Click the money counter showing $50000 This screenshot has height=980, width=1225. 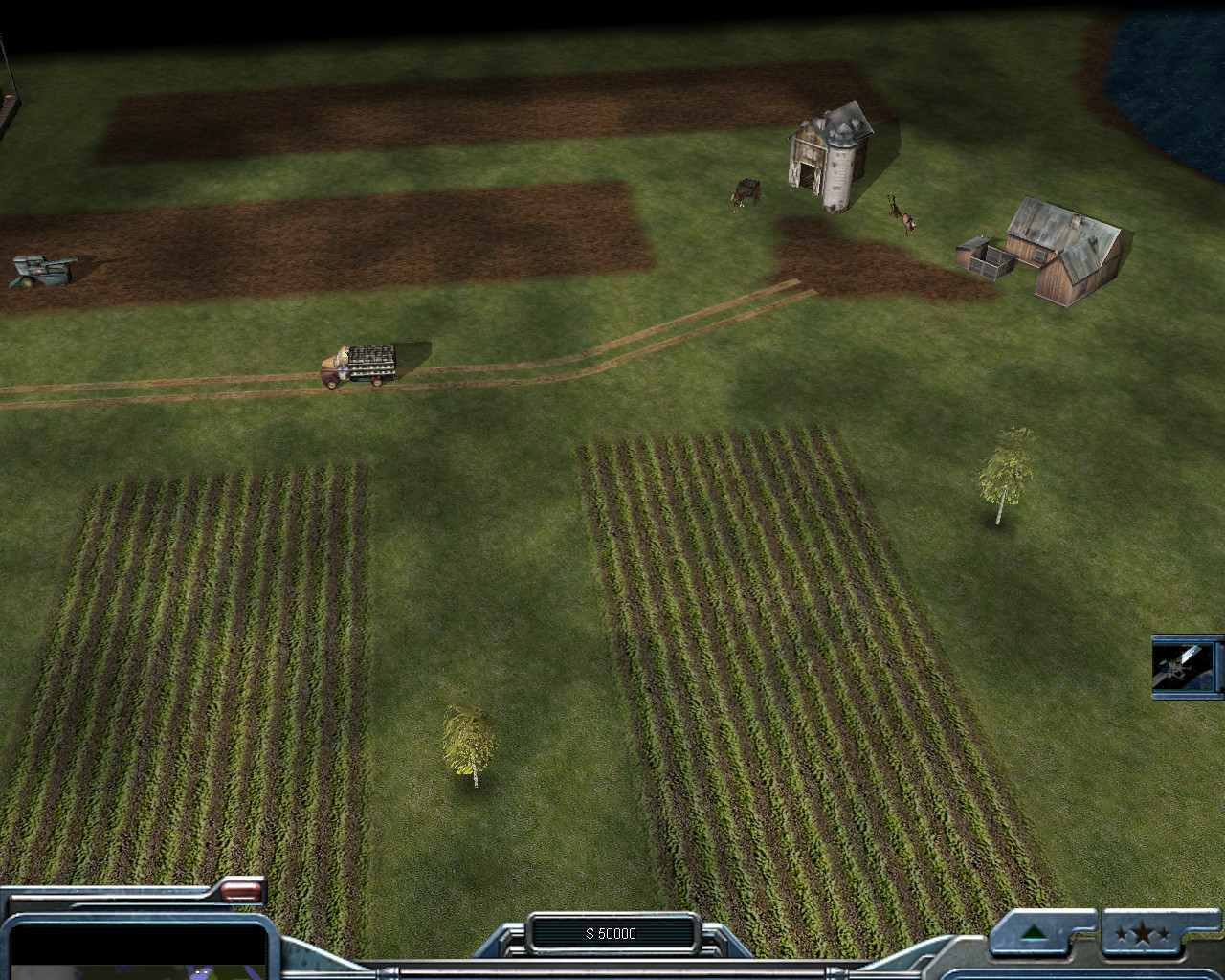612,934
